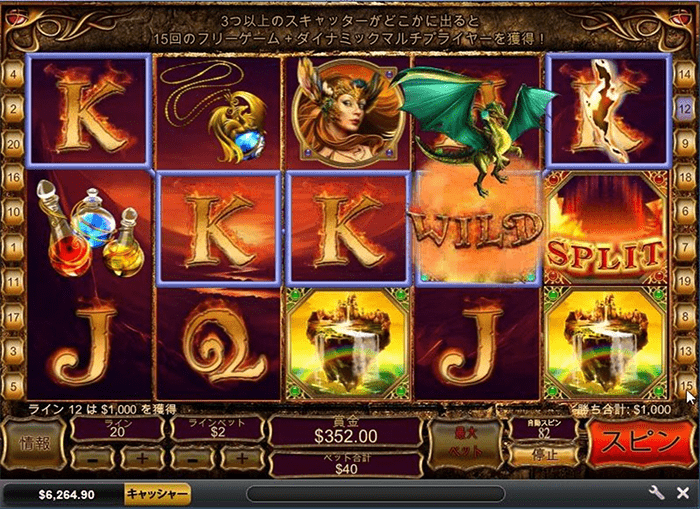Select highlighted payline marker 12
700x509 pixels.
pos(685,108)
